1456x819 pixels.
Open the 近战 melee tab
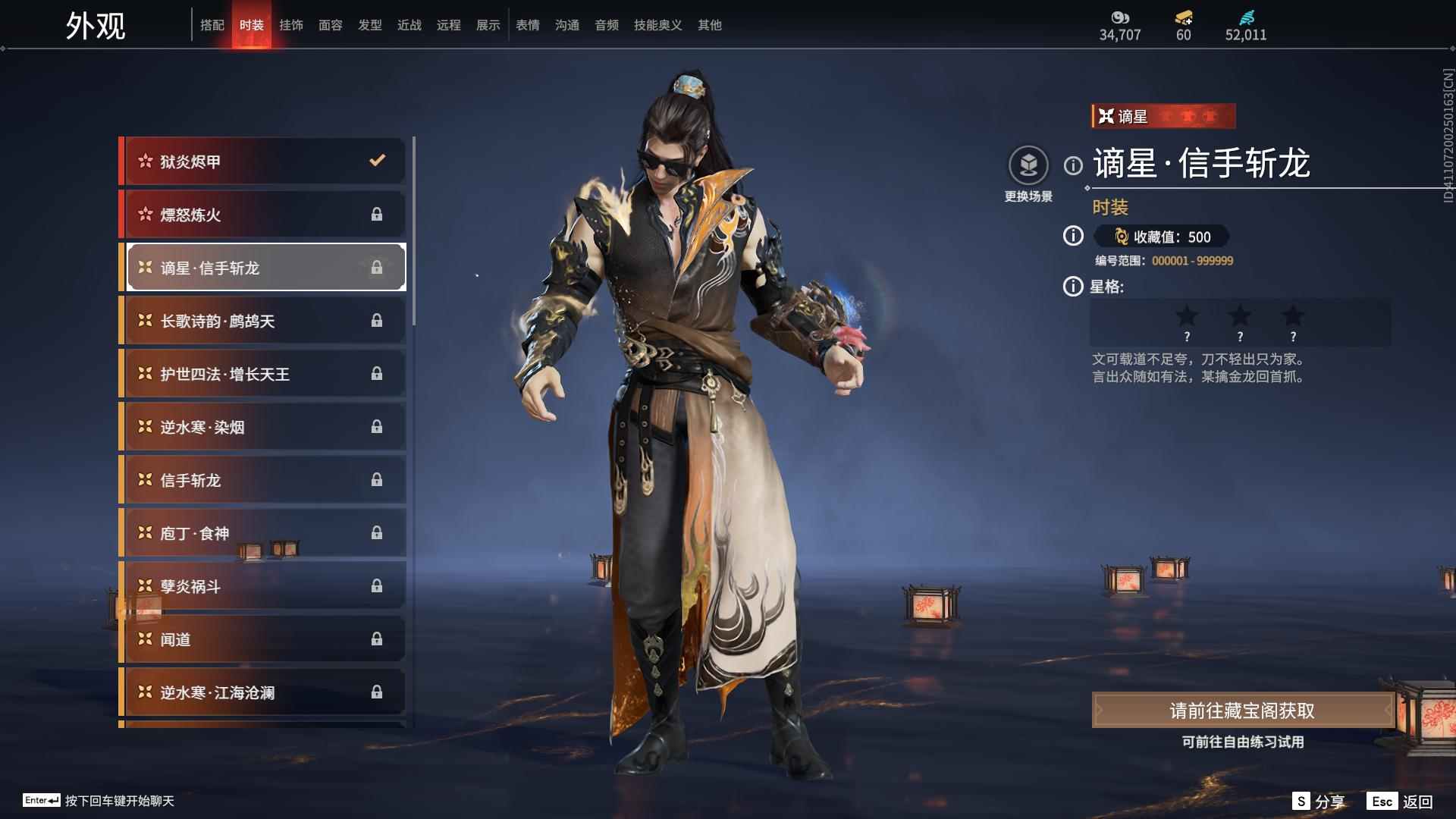pos(409,25)
